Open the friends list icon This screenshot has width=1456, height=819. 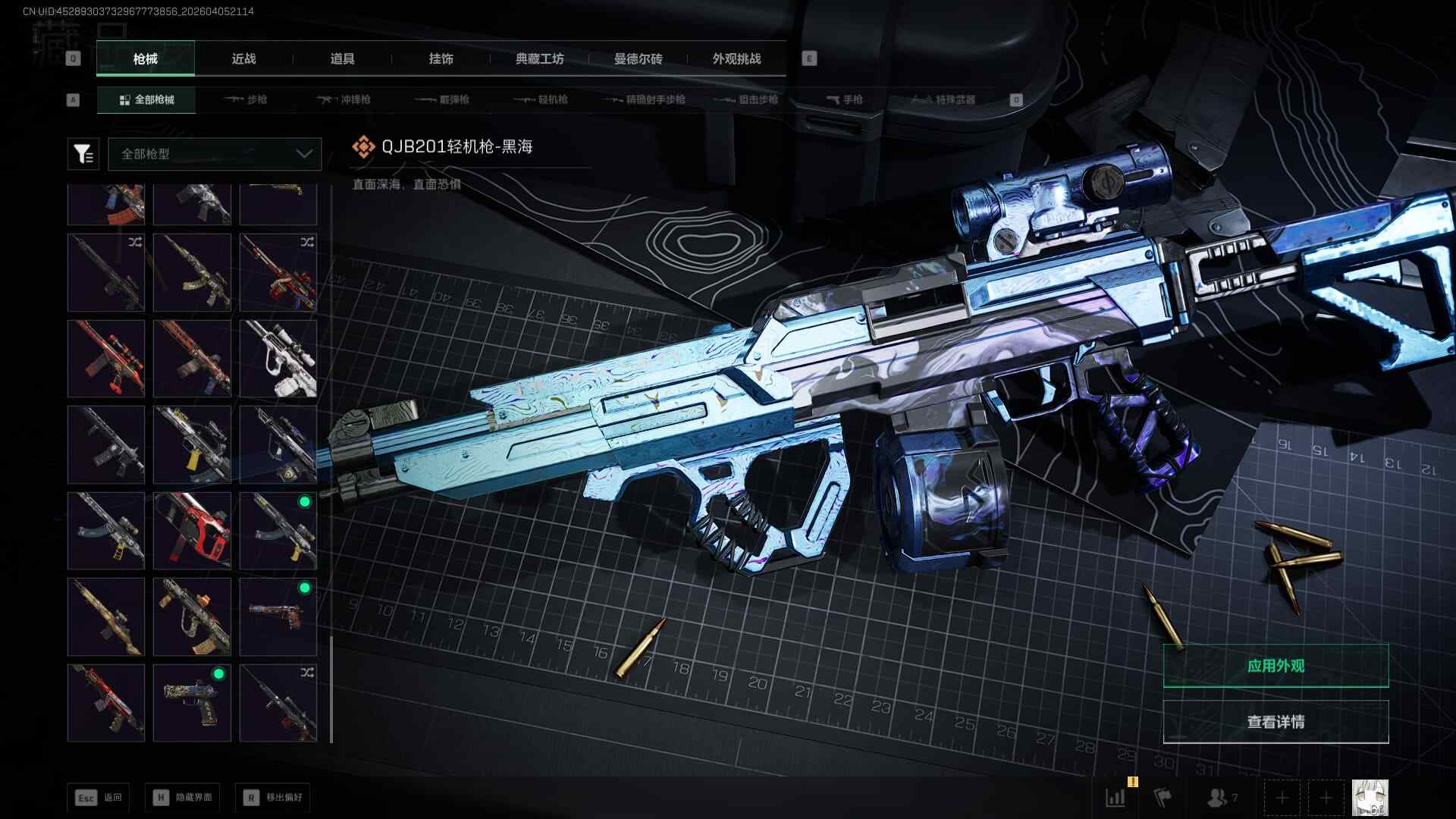(1222, 798)
